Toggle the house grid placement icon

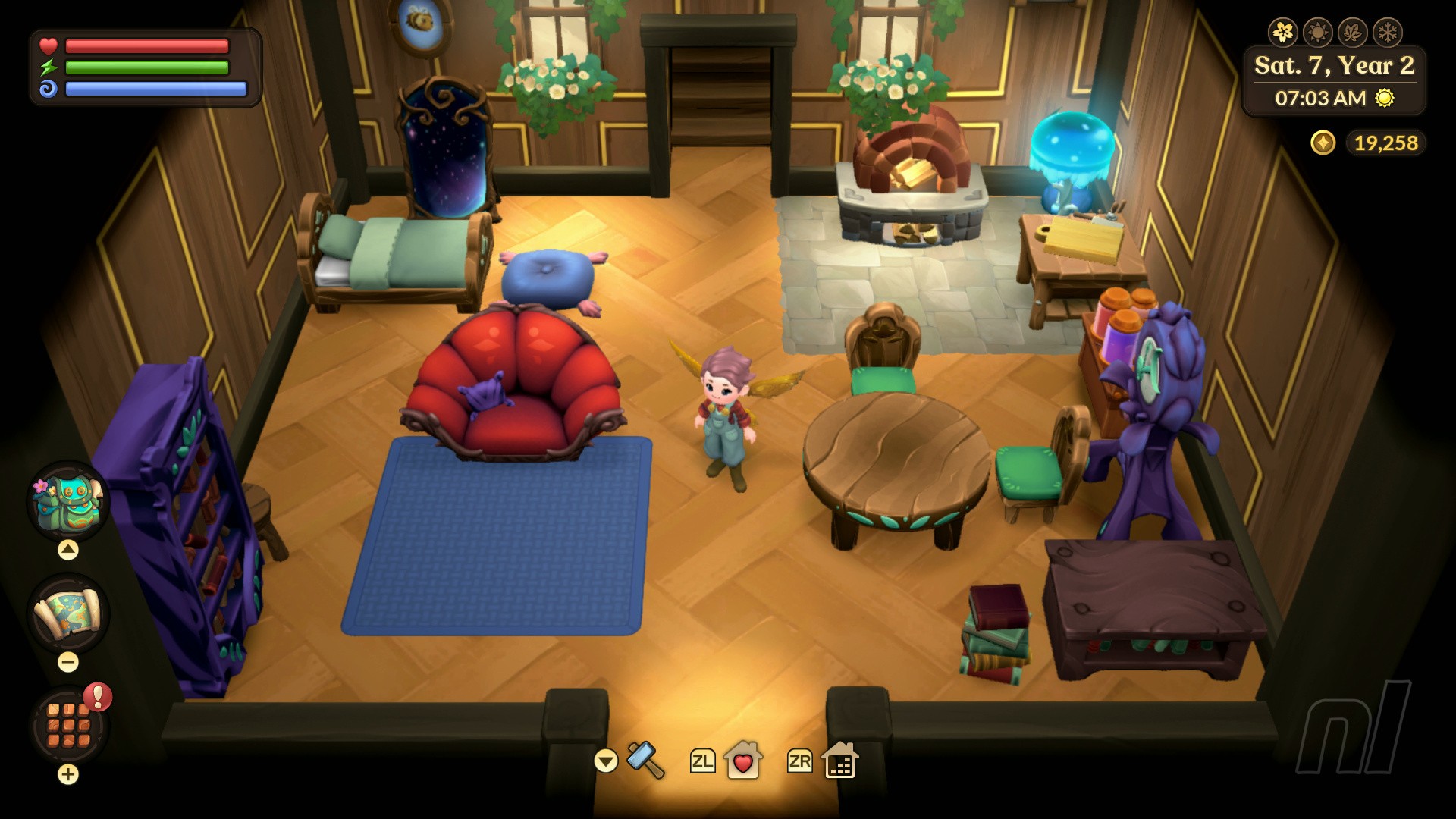pos(839,761)
